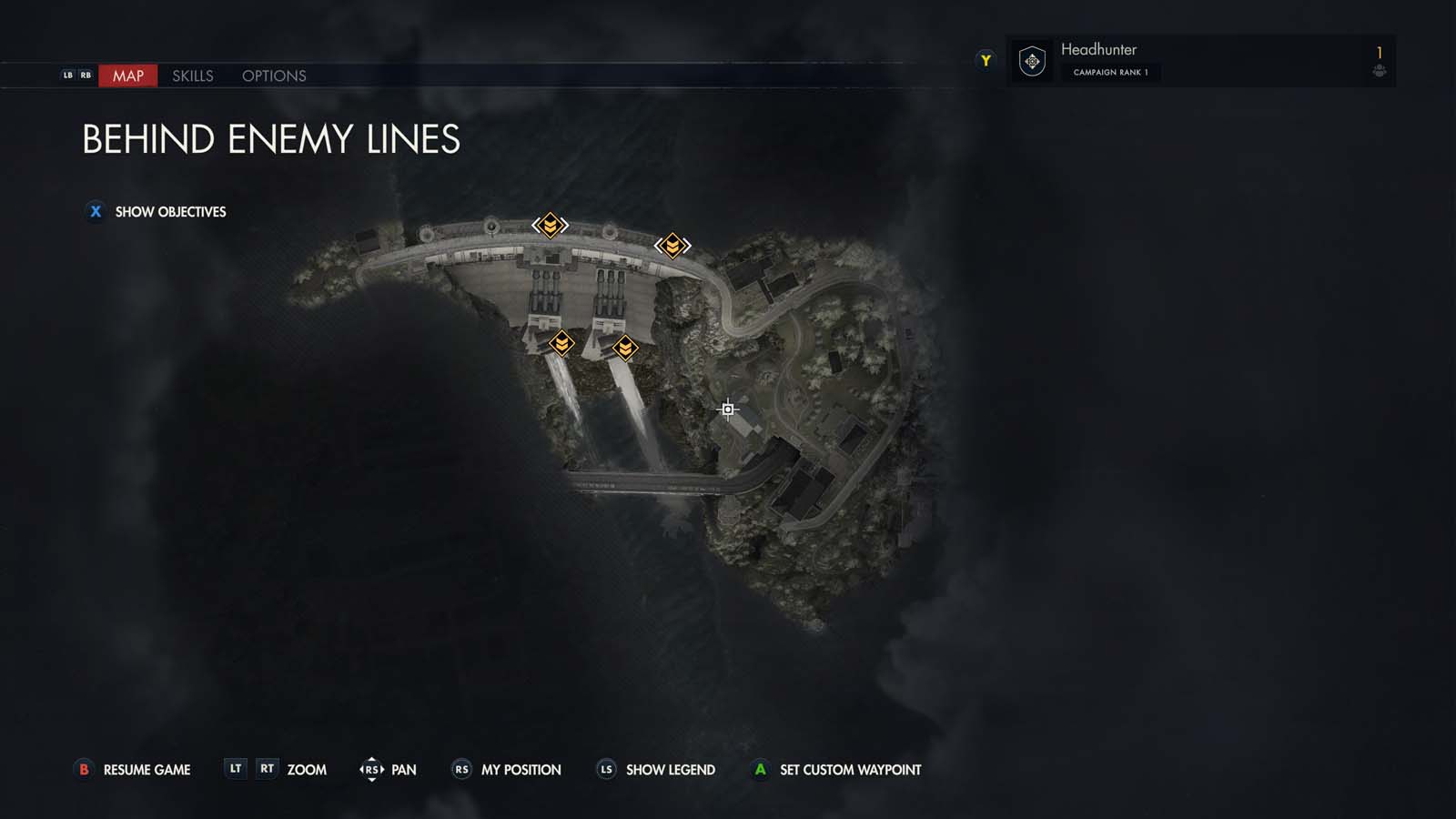The image size is (1456, 819).
Task: Click the green A button prompt
Action: coord(760,769)
